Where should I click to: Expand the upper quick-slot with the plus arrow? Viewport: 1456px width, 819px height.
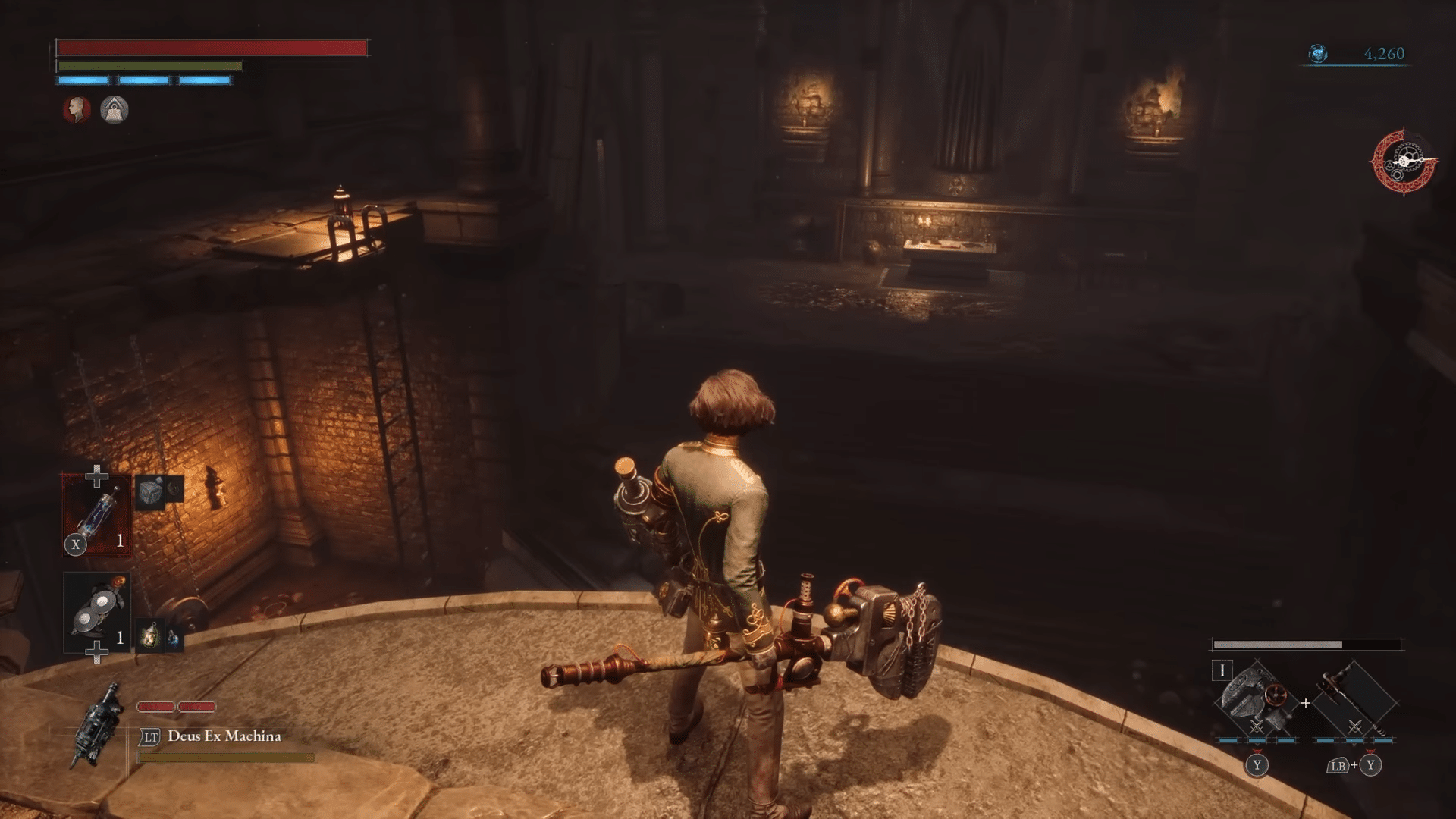click(x=96, y=478)
